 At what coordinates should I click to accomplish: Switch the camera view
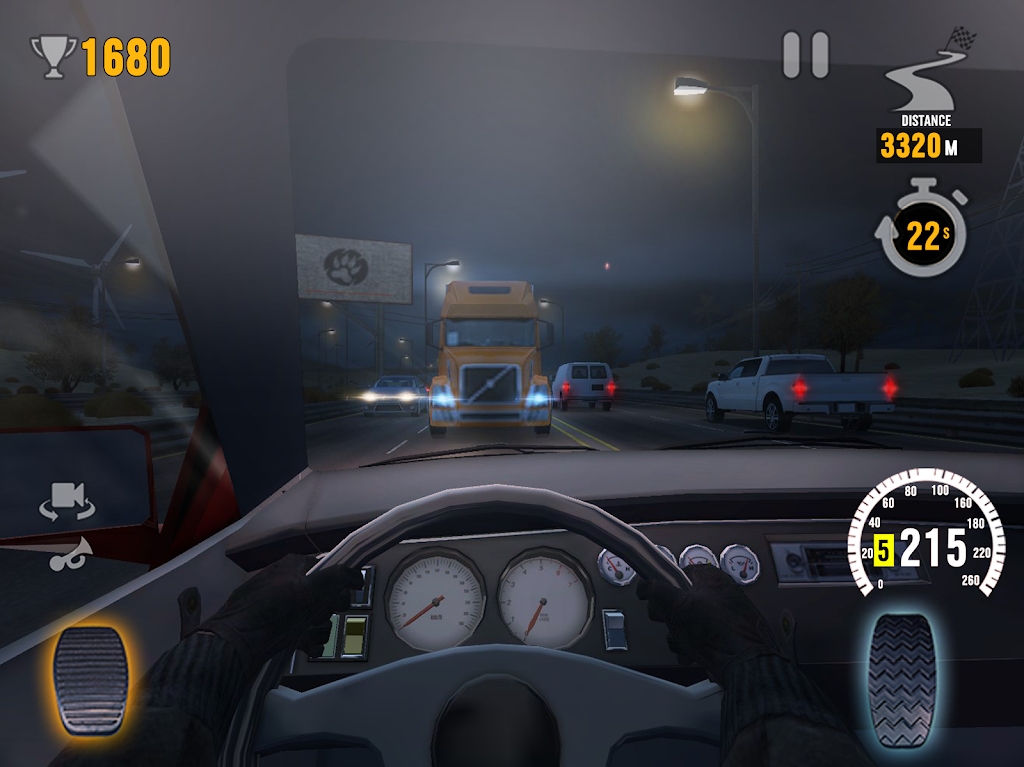pyautogui.click(x=67, y=502)
